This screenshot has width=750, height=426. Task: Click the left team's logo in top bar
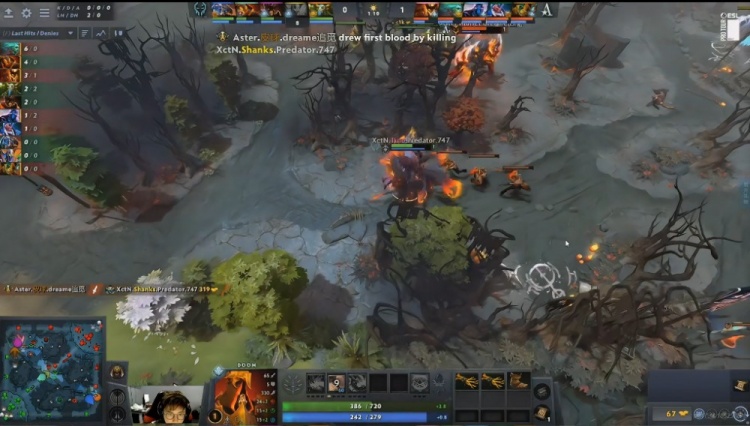(x=199, y=10)
